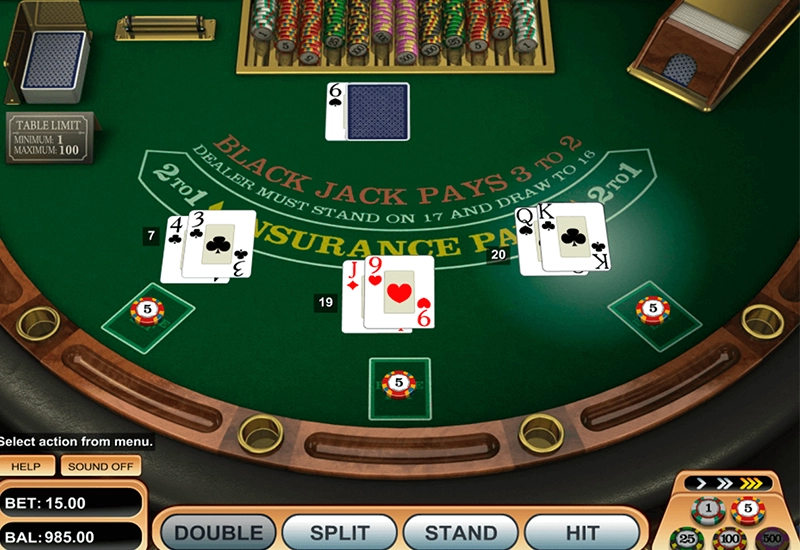Select the 1 value chip
Image resolution: width=800 pixels, height=550 pixels.
click(x=707, y=510)
